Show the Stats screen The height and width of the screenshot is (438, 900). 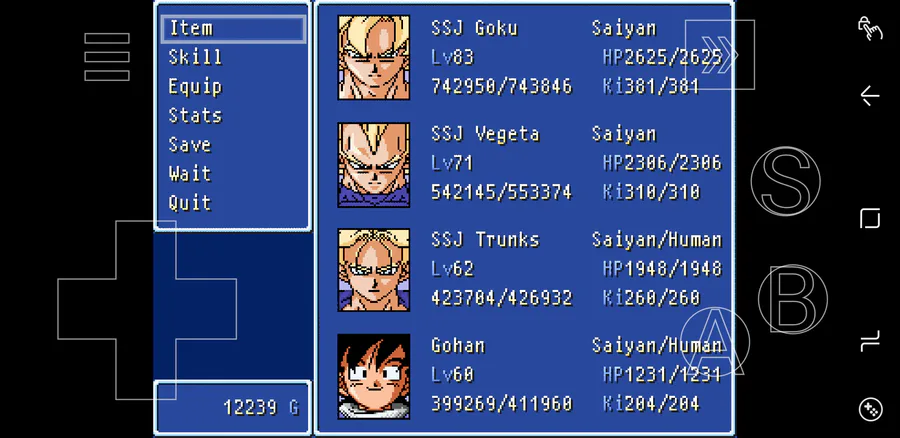[x=195, y=115]
